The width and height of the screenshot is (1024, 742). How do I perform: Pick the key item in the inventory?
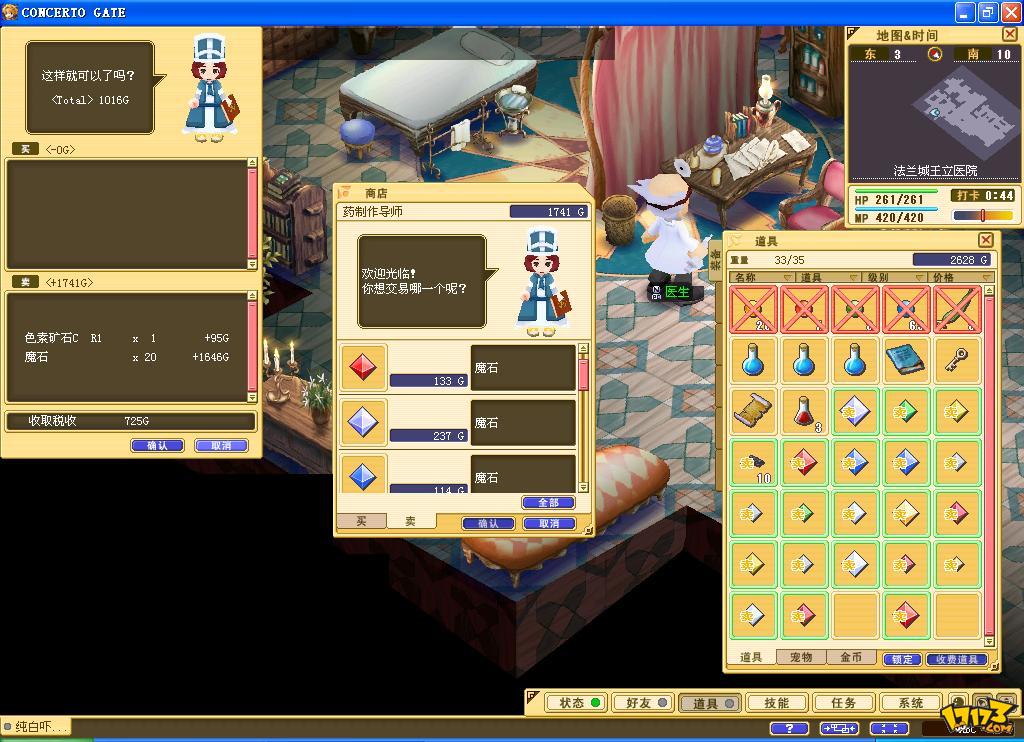coord(957,360)
